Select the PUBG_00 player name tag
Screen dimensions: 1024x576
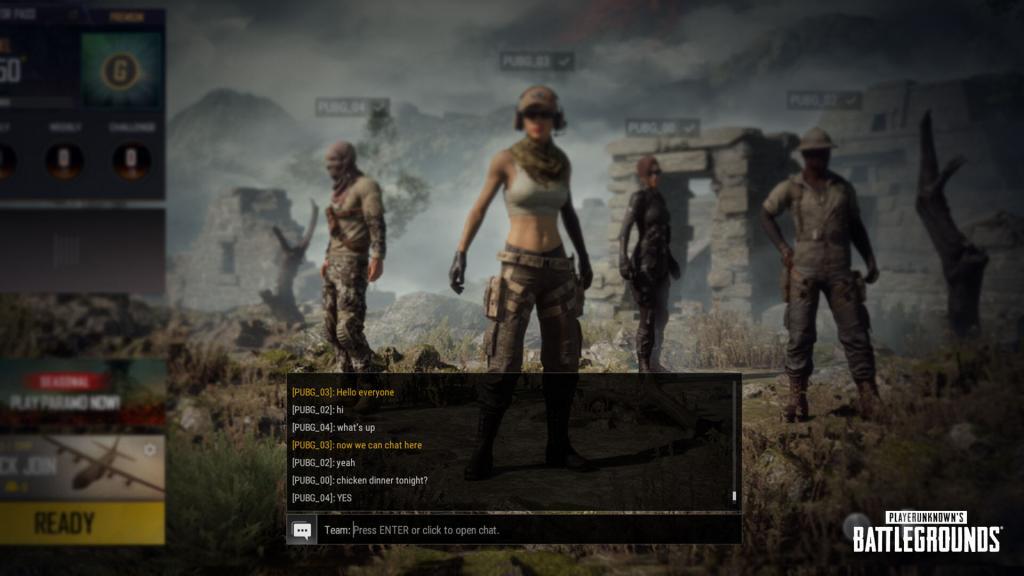pyautogui.click(x=662, y=128)
